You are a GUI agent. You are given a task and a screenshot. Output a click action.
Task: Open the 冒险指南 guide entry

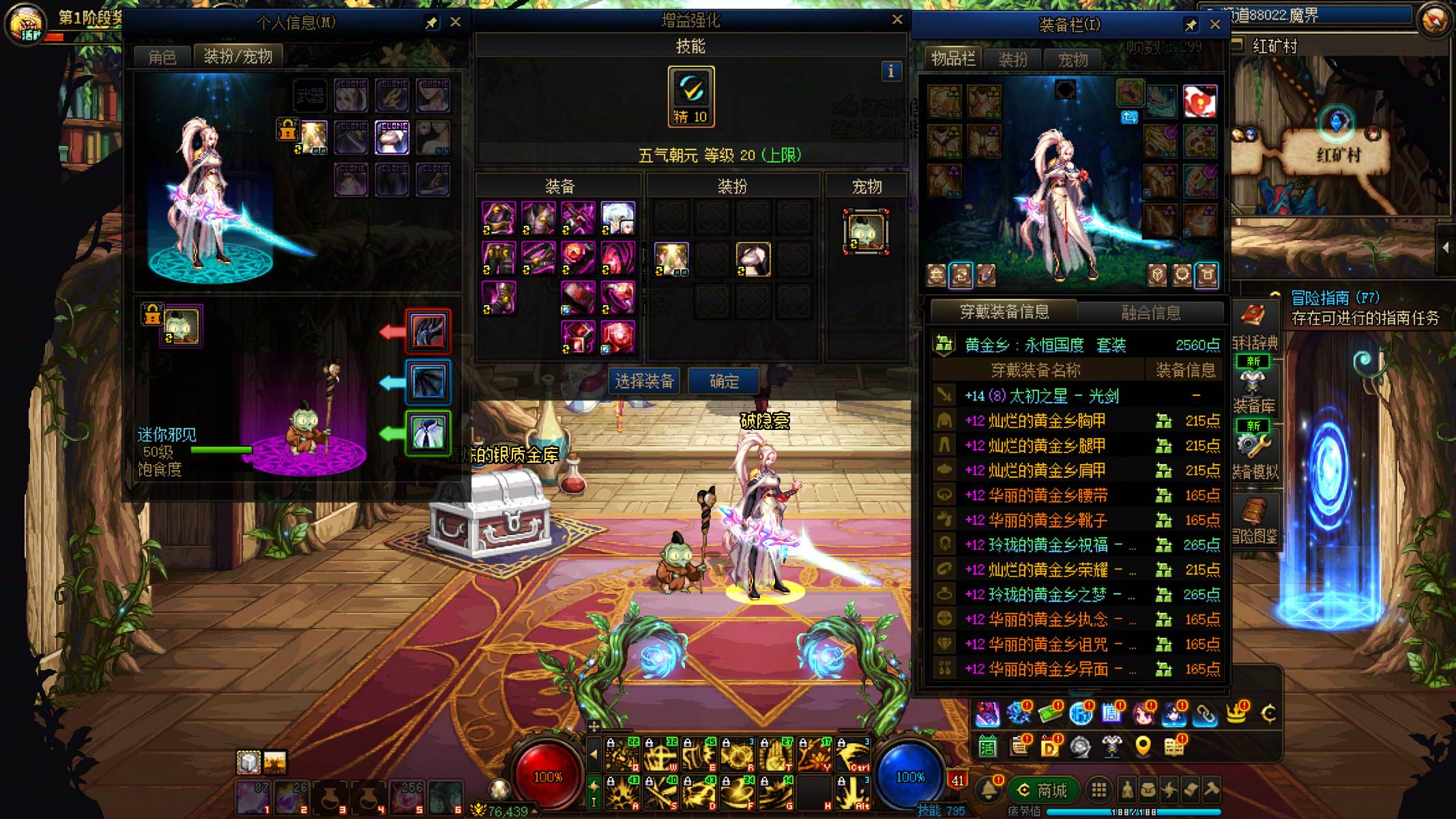click(1335, 298)
